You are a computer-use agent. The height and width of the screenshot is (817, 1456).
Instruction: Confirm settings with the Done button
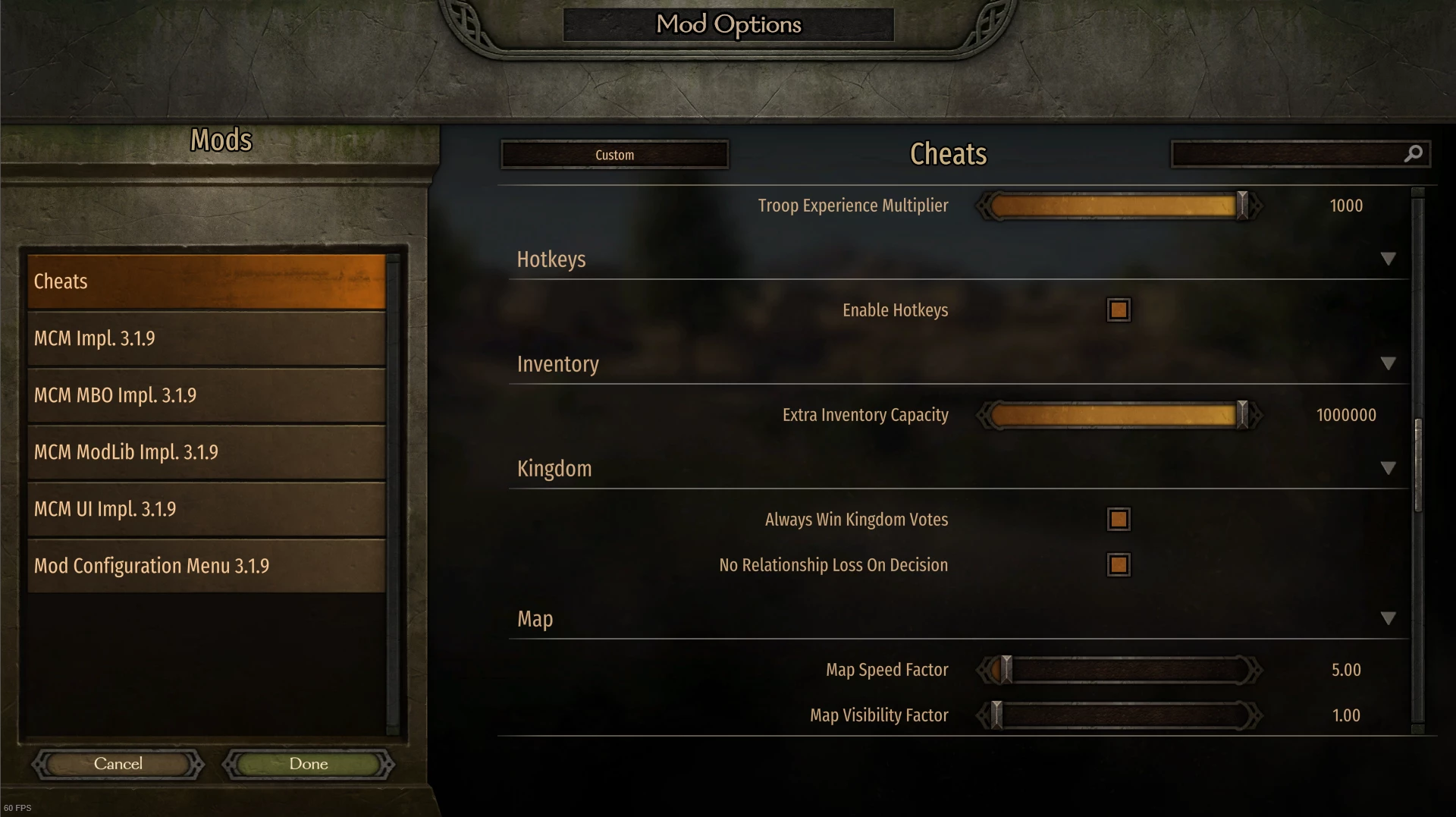(x=309, y=764)
